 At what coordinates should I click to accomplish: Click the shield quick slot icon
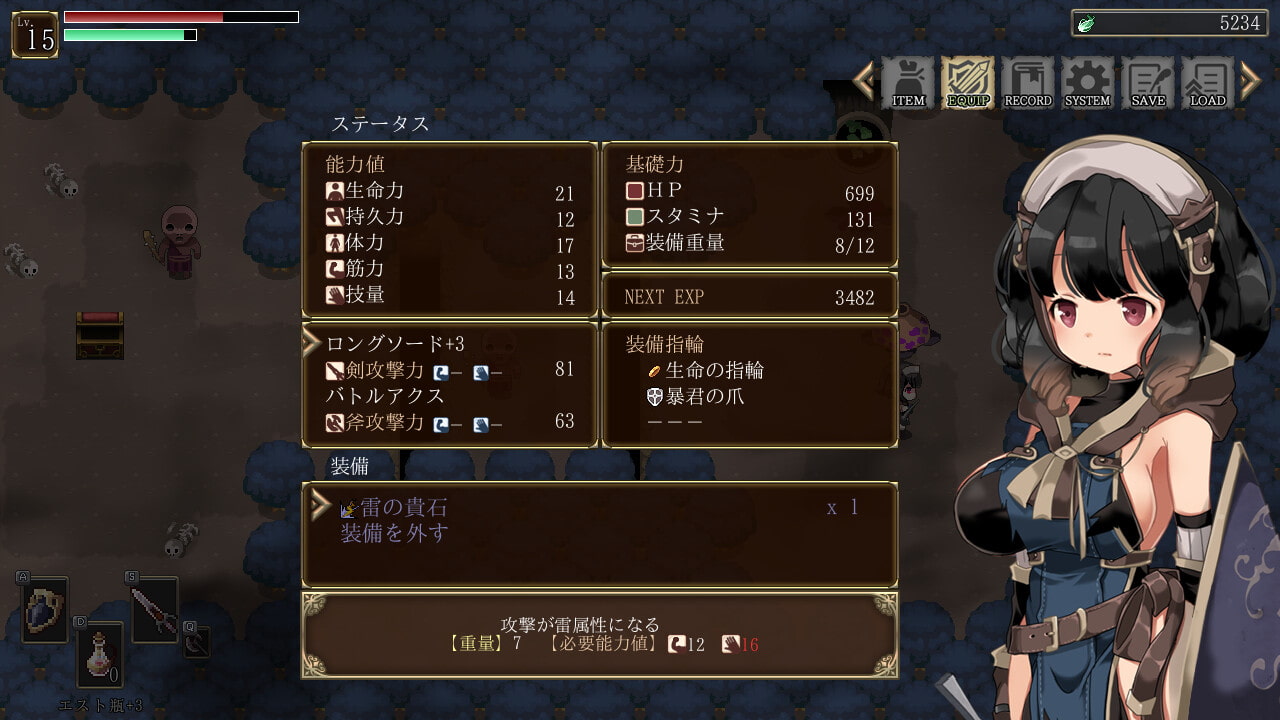45,610
